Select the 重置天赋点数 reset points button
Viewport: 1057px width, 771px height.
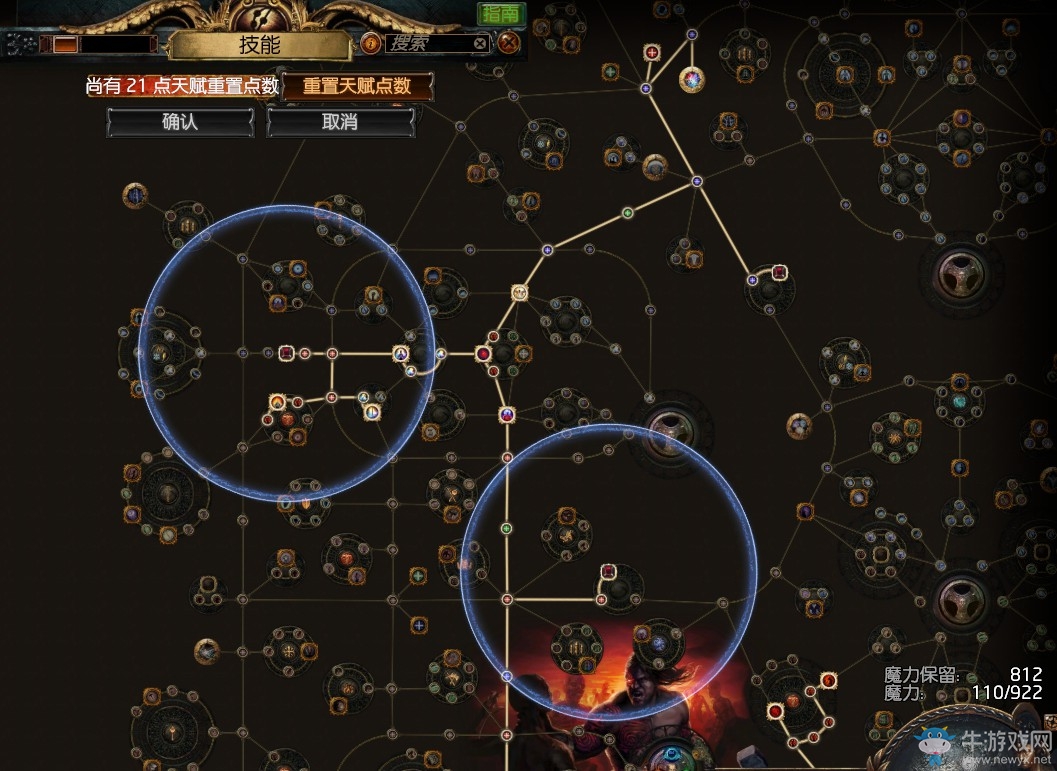pos(357,86)
